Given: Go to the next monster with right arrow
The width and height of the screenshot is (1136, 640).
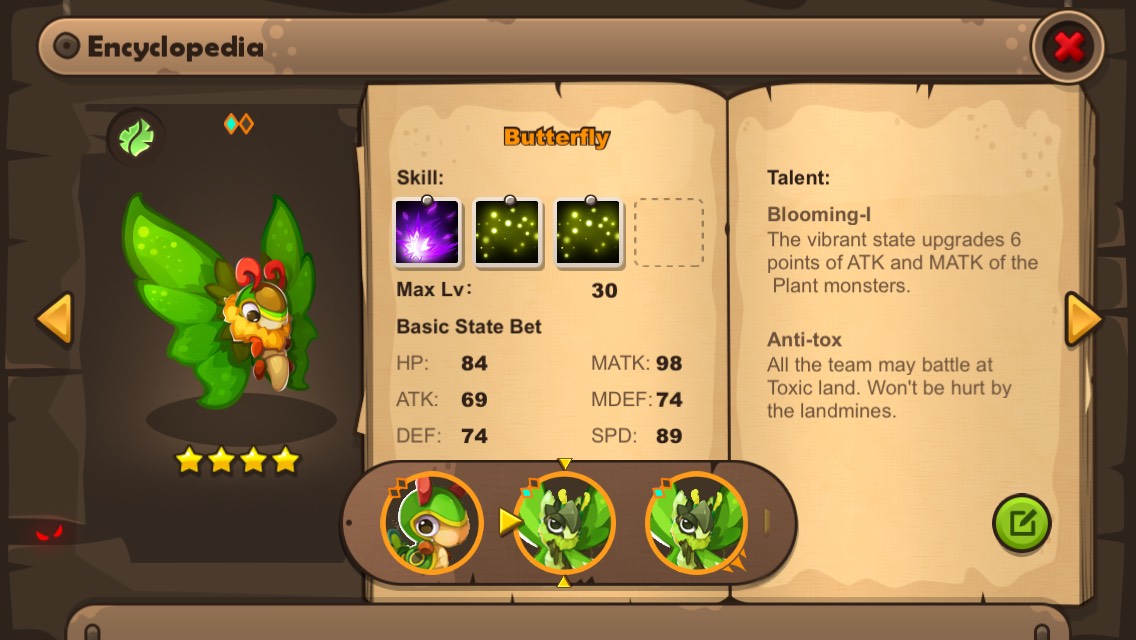Looking at the screenshot, I should pyautogui.click(x=1083, y=319).
